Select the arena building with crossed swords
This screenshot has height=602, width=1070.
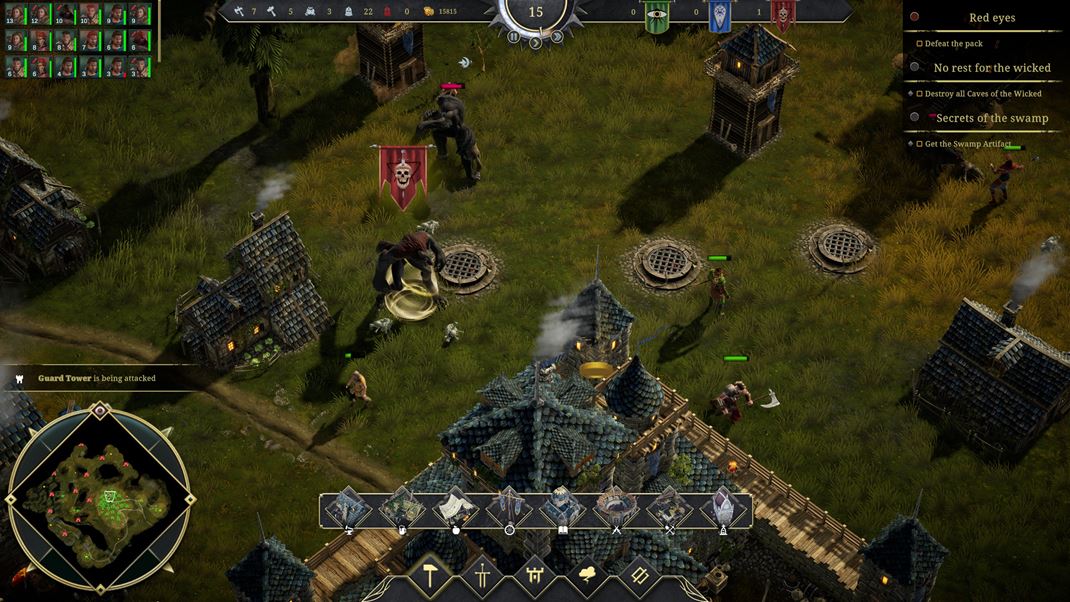pyautogui.click(x=616, y=509)
